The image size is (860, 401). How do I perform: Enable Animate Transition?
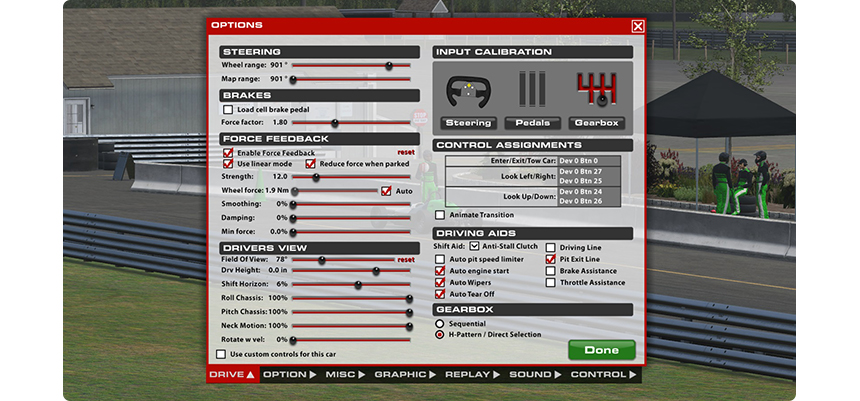tap(440, 215)
